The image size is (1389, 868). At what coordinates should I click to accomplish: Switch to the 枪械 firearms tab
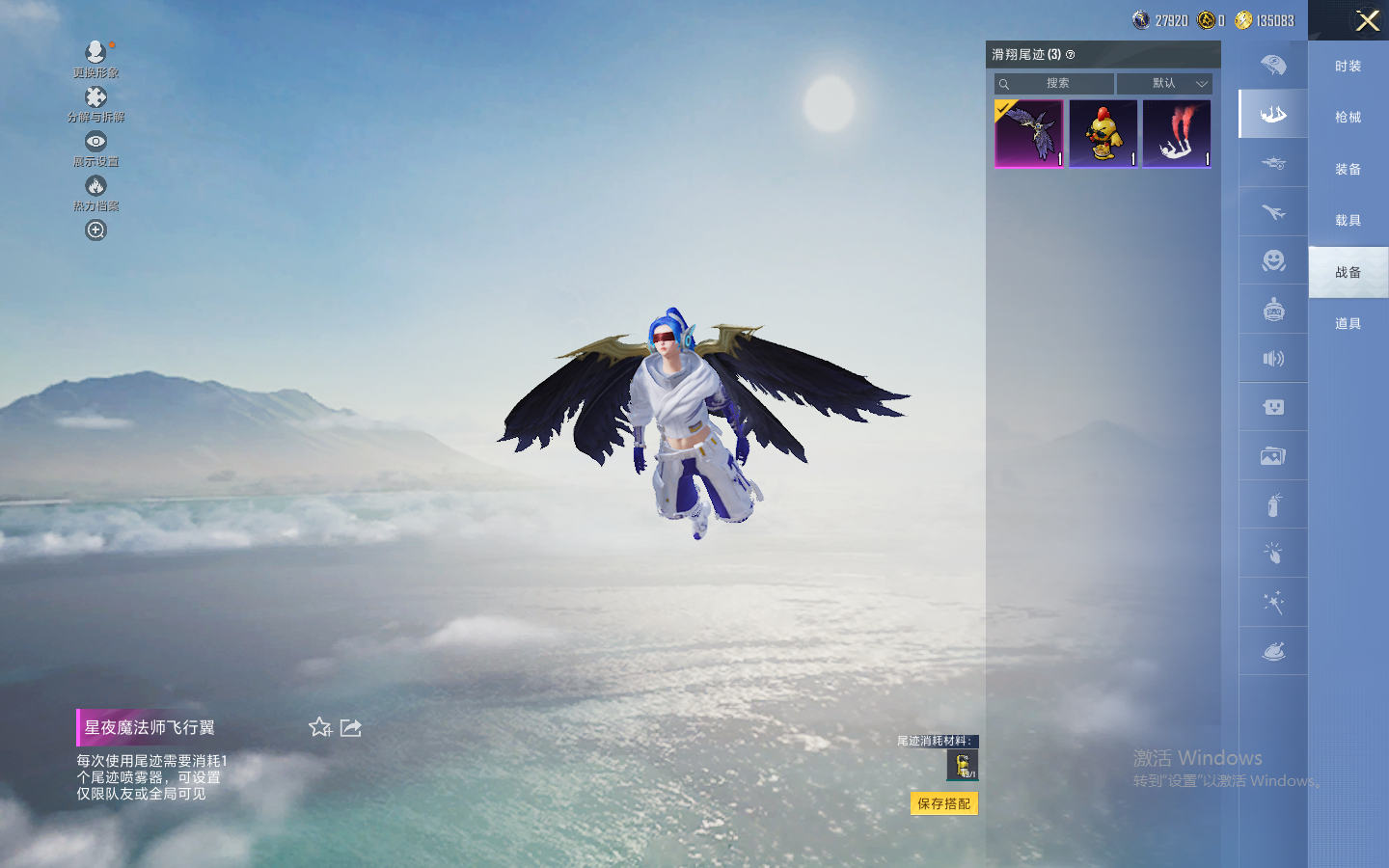click(1348, 118)
